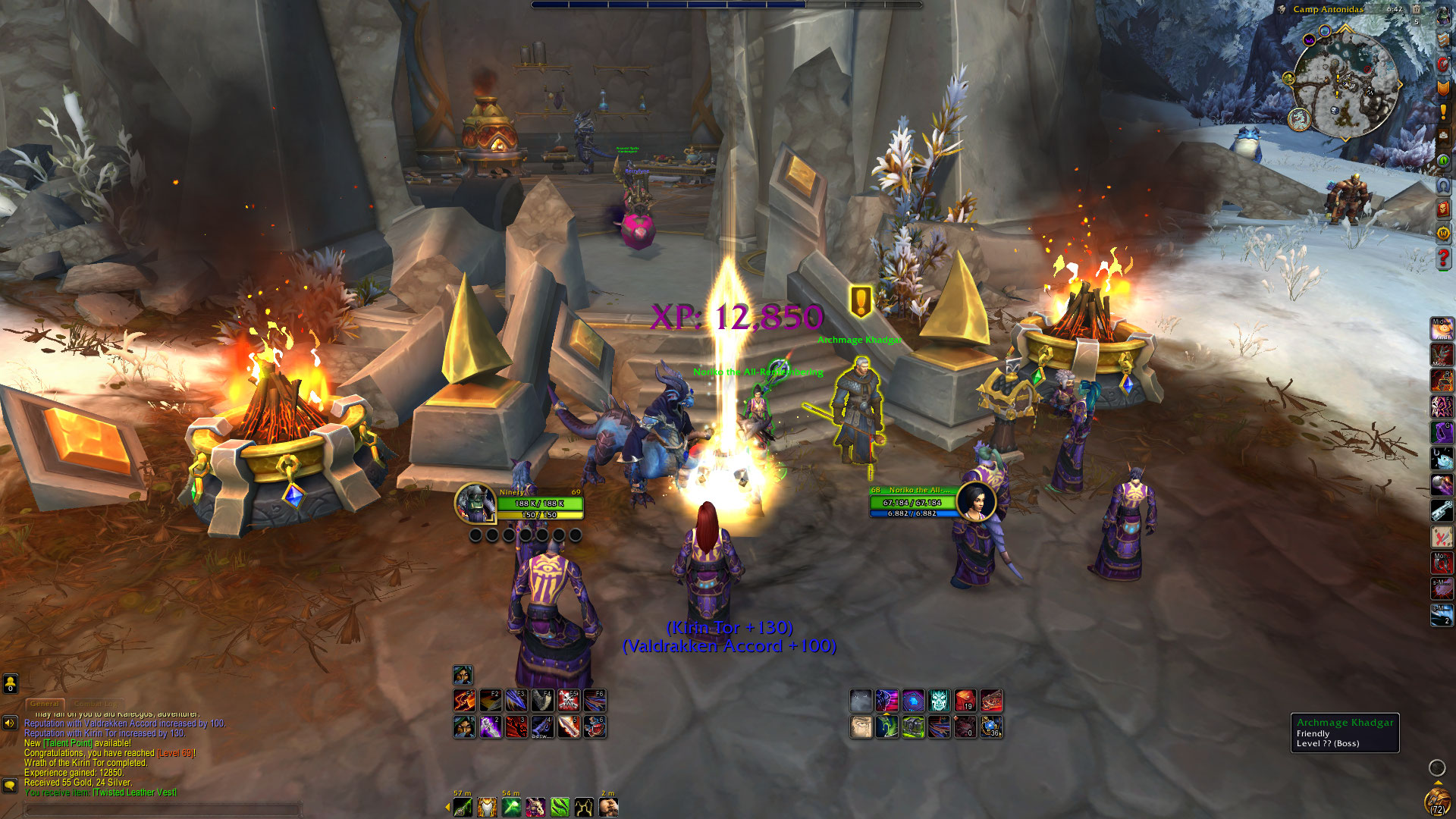Open the red question mark help button
Viewport: 1456px width, 819px height.
click(1443, 258)
